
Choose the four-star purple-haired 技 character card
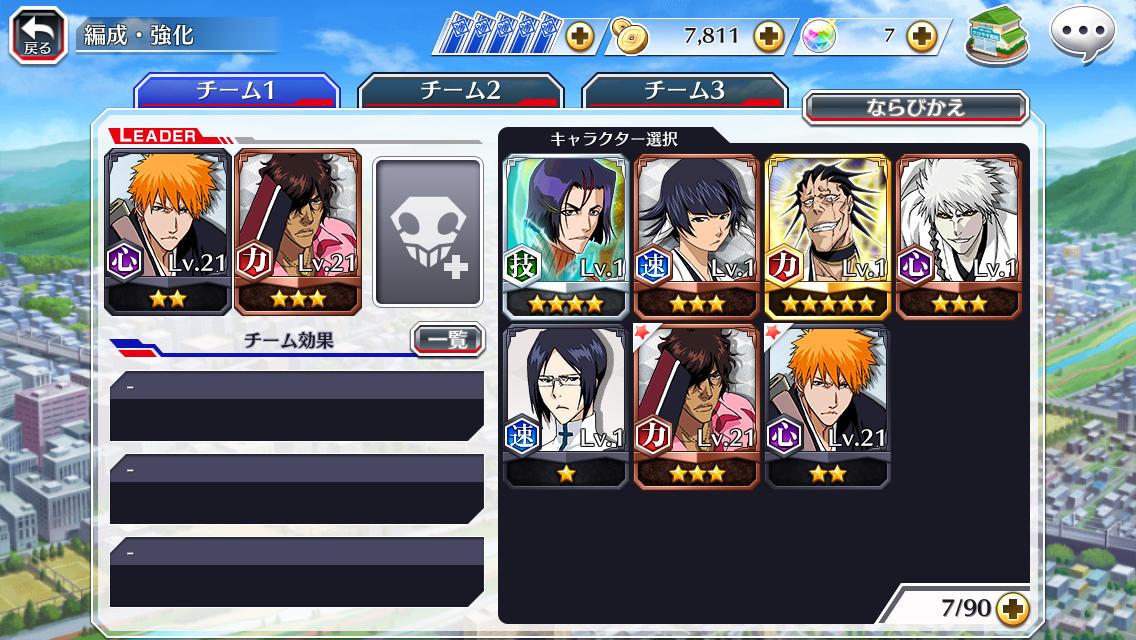coord(566,235)
